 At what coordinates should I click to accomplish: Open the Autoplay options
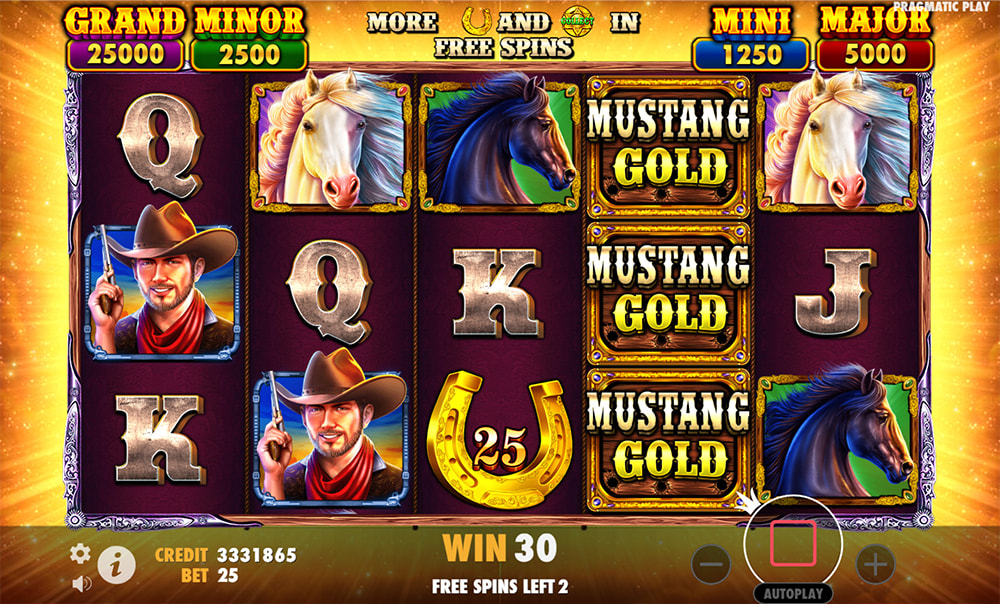(793, 593)
